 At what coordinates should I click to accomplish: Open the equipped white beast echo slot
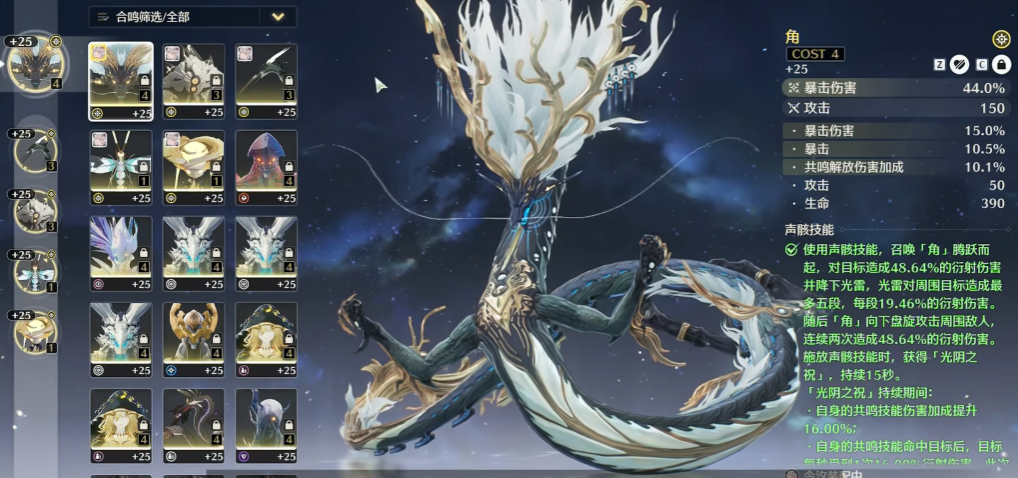click(x=36, y=212)
